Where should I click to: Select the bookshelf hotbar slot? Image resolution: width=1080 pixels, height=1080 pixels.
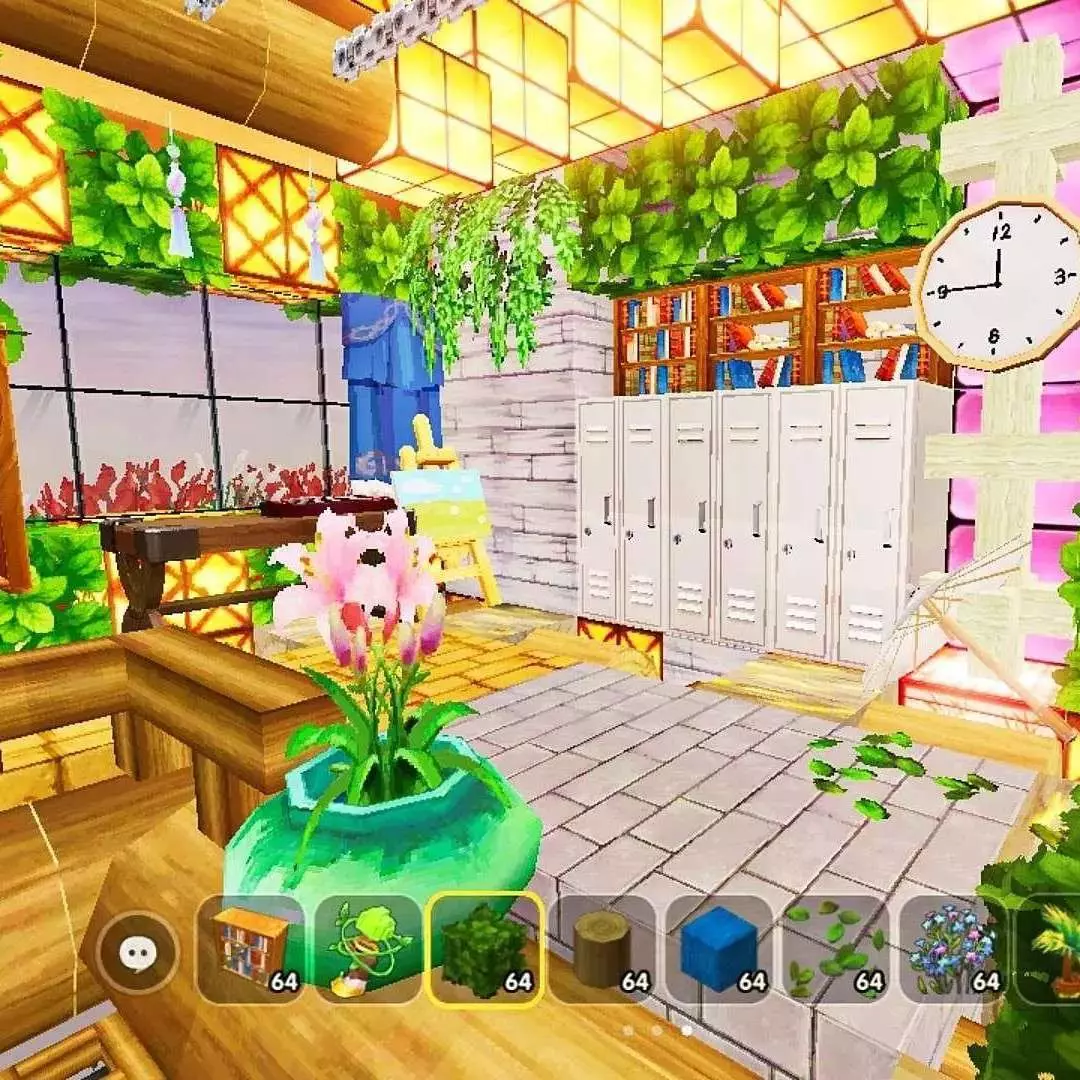251,949
